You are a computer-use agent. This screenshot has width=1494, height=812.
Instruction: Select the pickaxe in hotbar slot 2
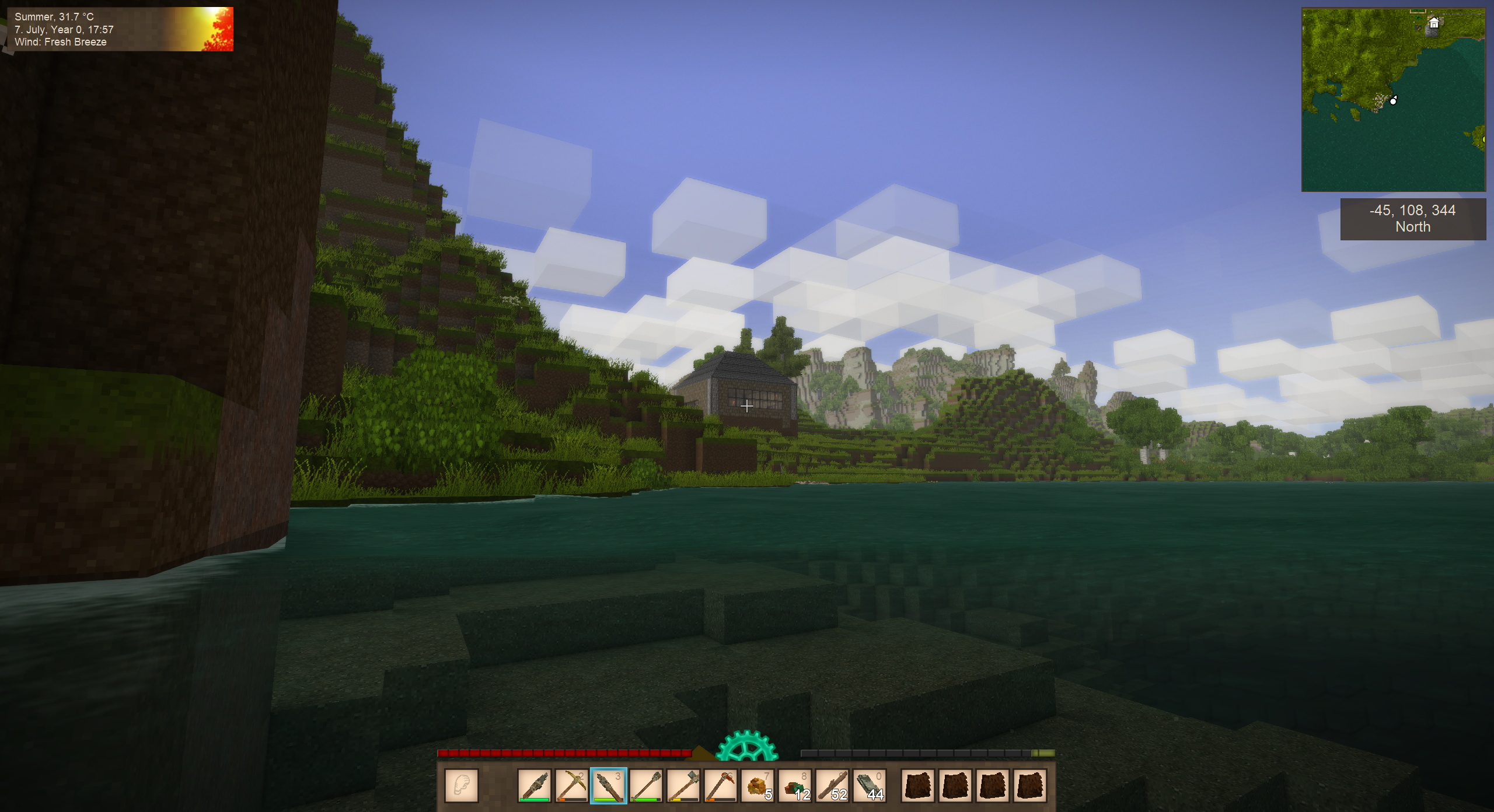pyautogui.click(x=571, y=785)
